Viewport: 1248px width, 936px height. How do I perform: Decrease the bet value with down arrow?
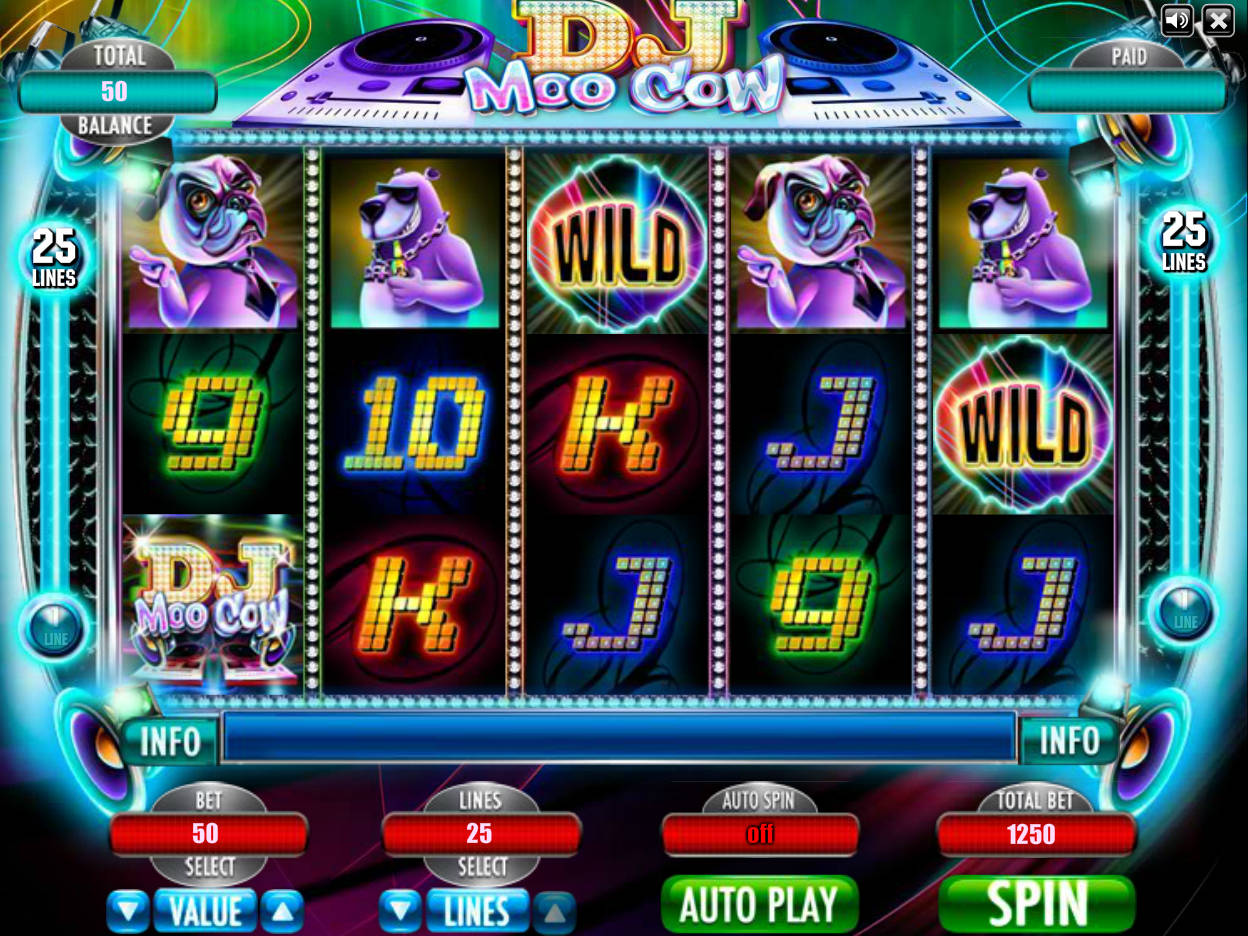(x=128, y=911)
